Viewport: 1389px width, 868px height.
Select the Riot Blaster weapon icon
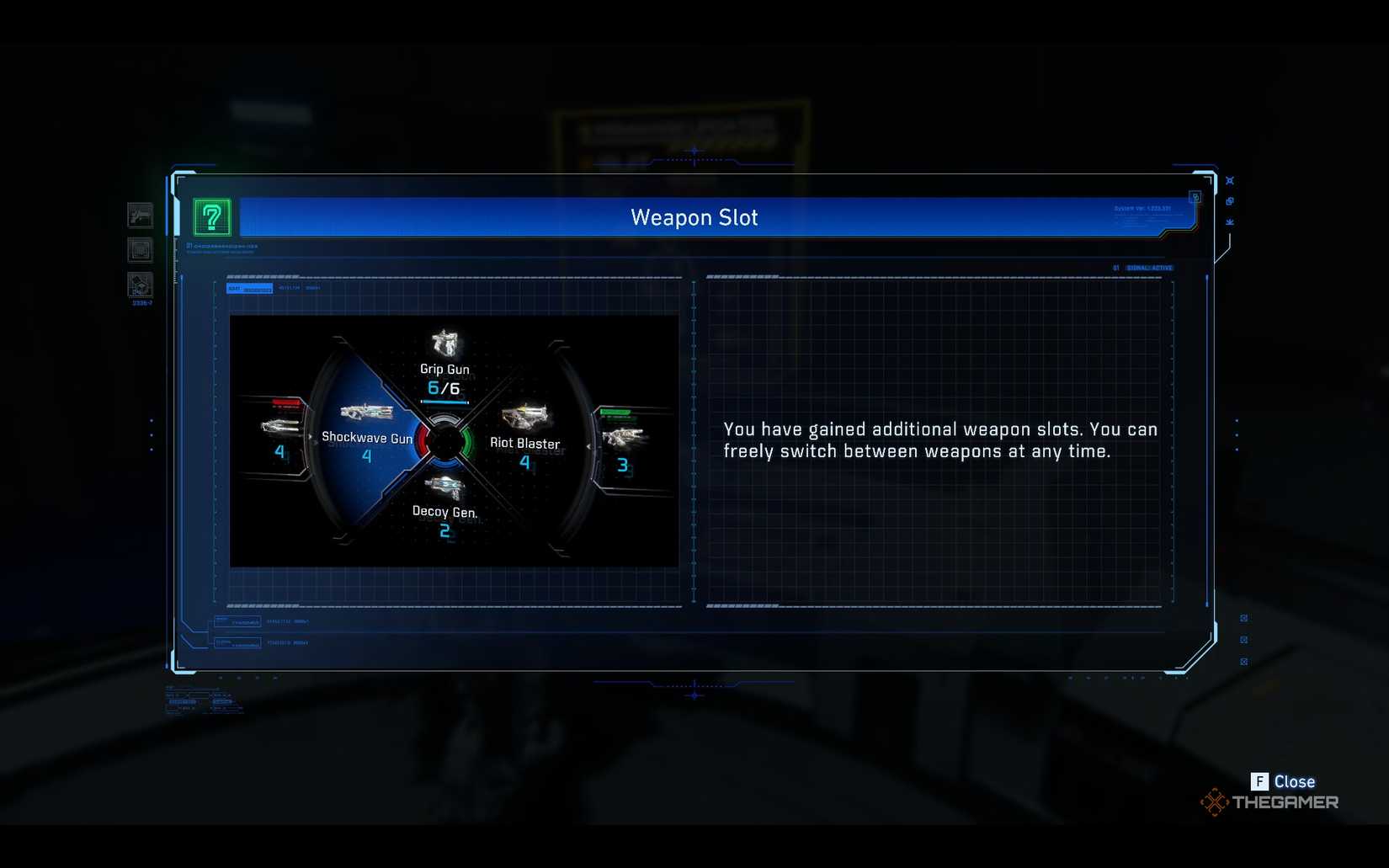click(x=524, y=417)
